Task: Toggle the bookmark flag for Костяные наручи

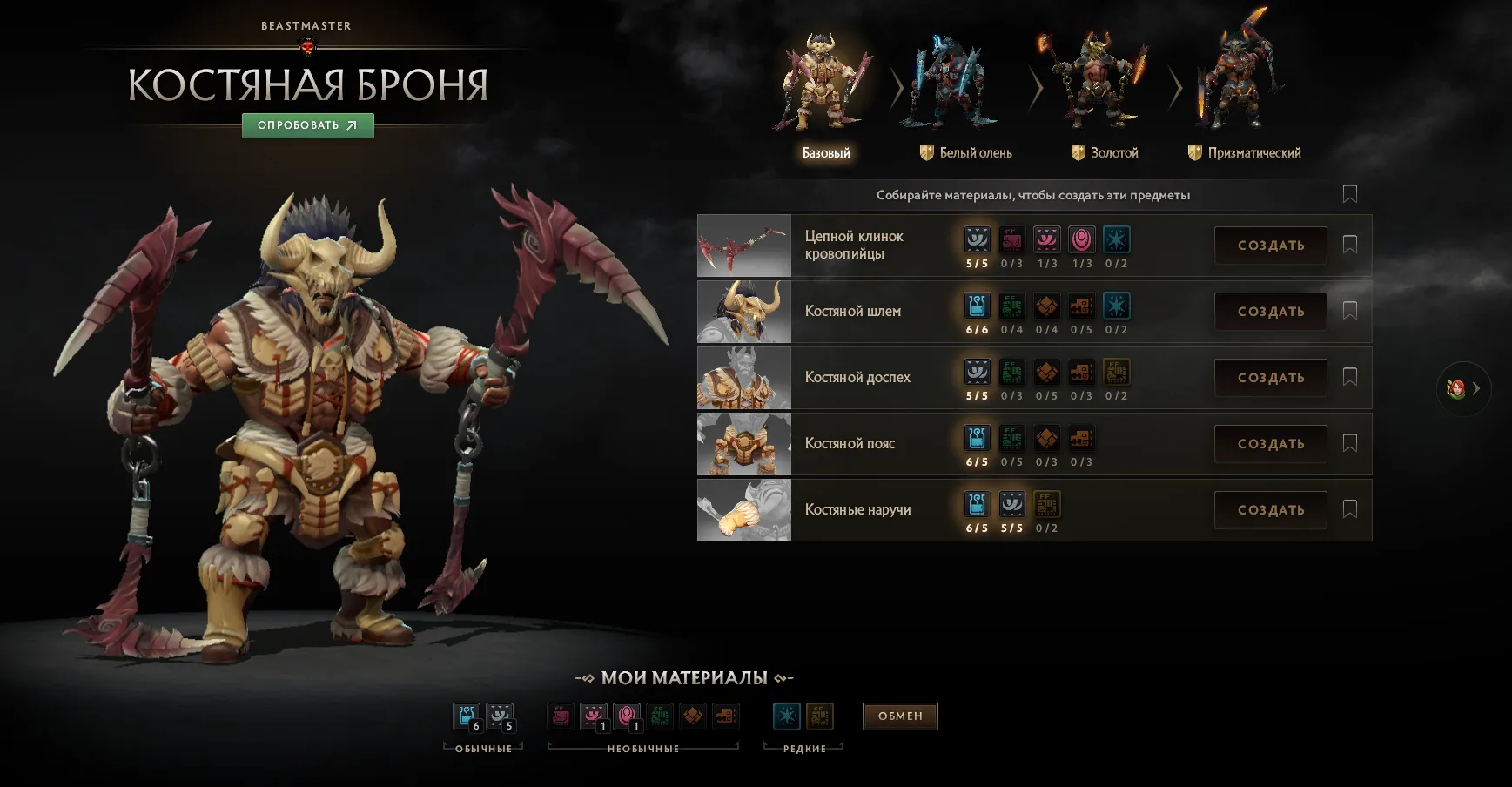Action: [x=1349, y=509]
